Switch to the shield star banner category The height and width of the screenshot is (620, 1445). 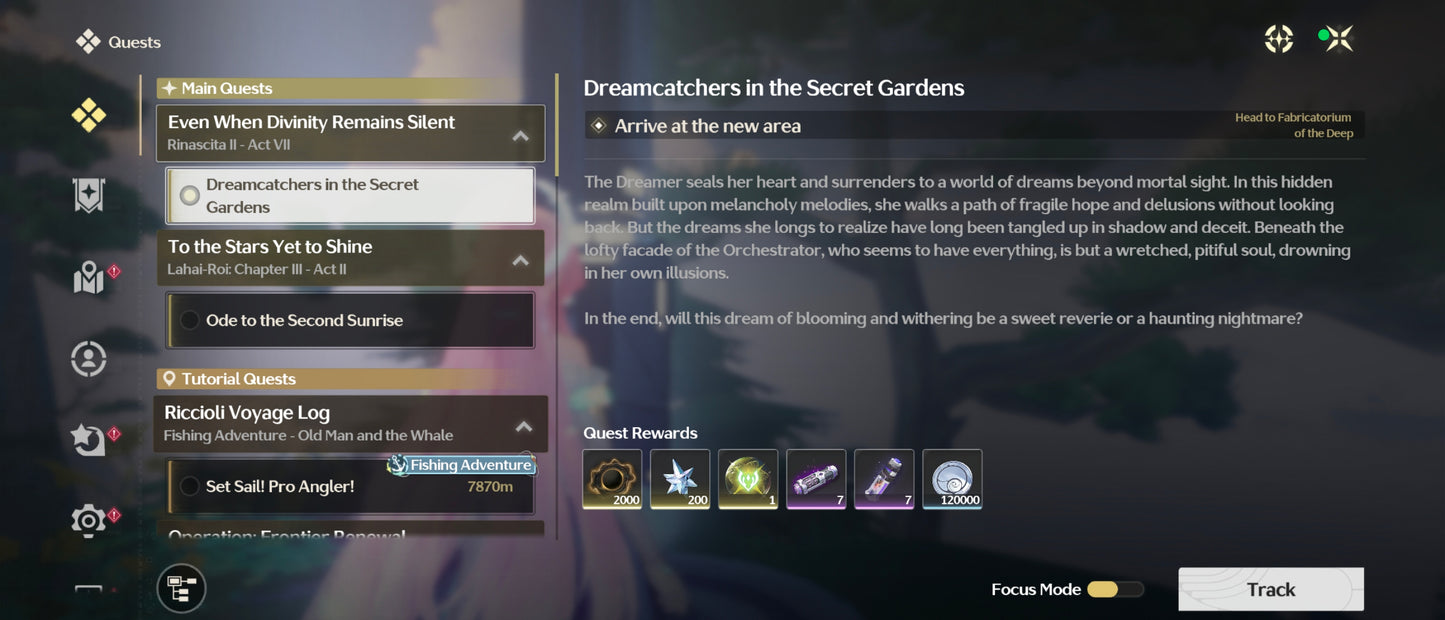click(89, 196)
